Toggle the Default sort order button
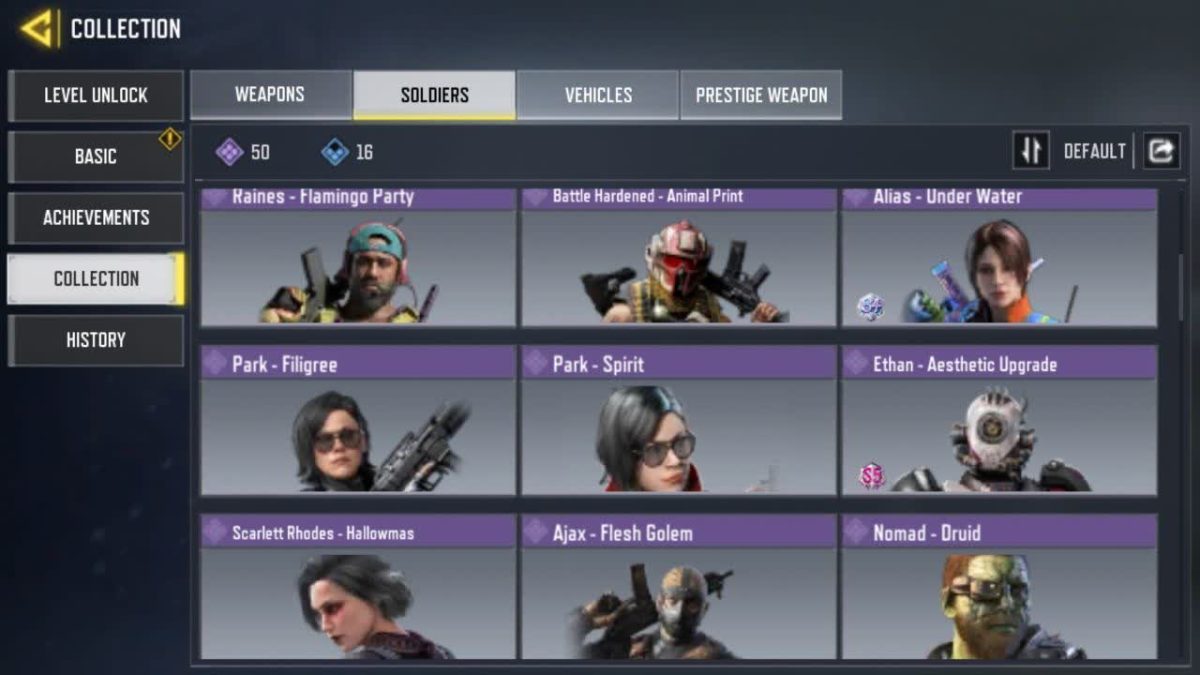The image size is (1200, 675). (1031, 151)
